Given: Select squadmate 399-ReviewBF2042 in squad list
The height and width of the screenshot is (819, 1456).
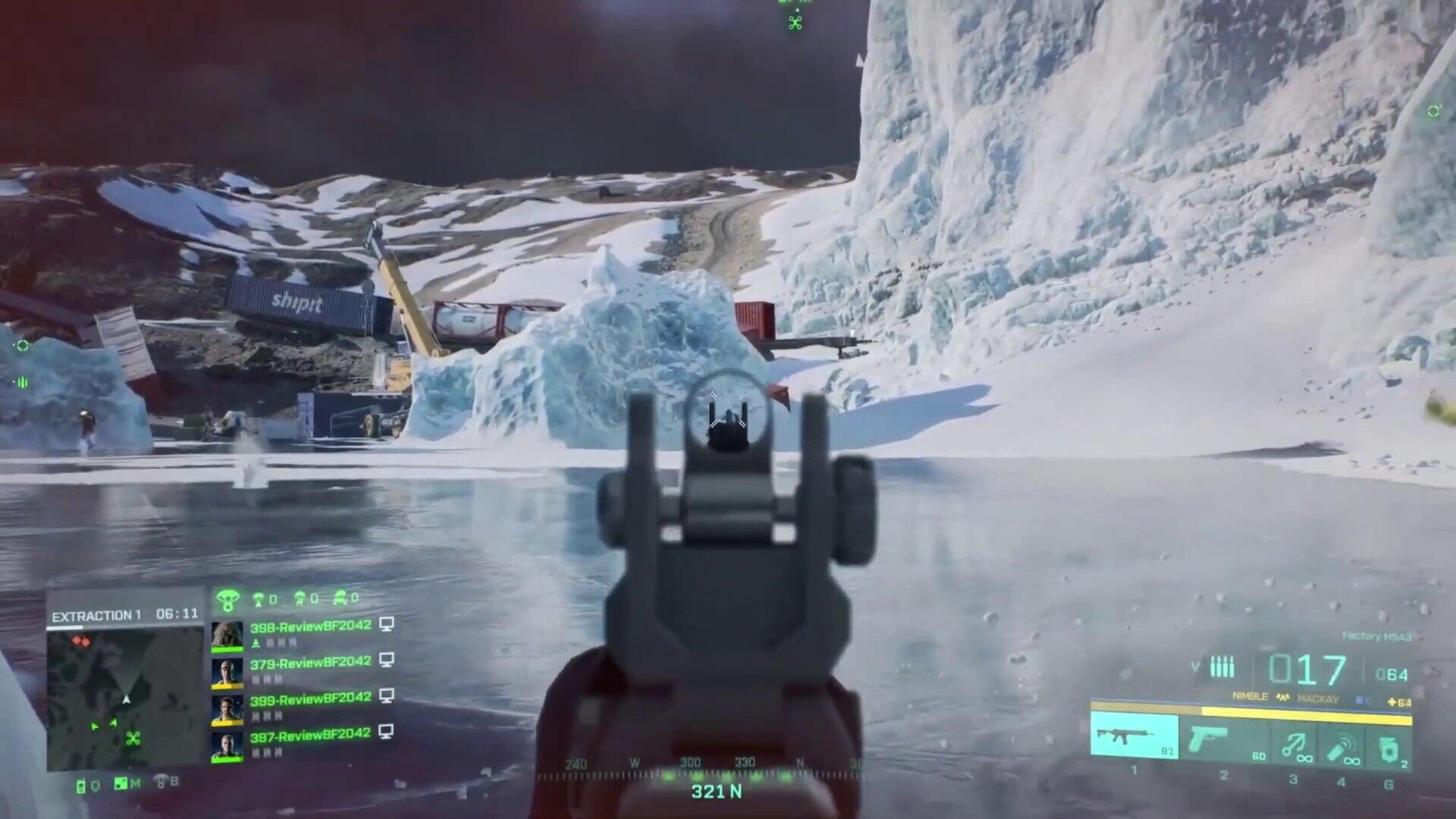Looking at the screenshot, I should [x=310, y=698].
